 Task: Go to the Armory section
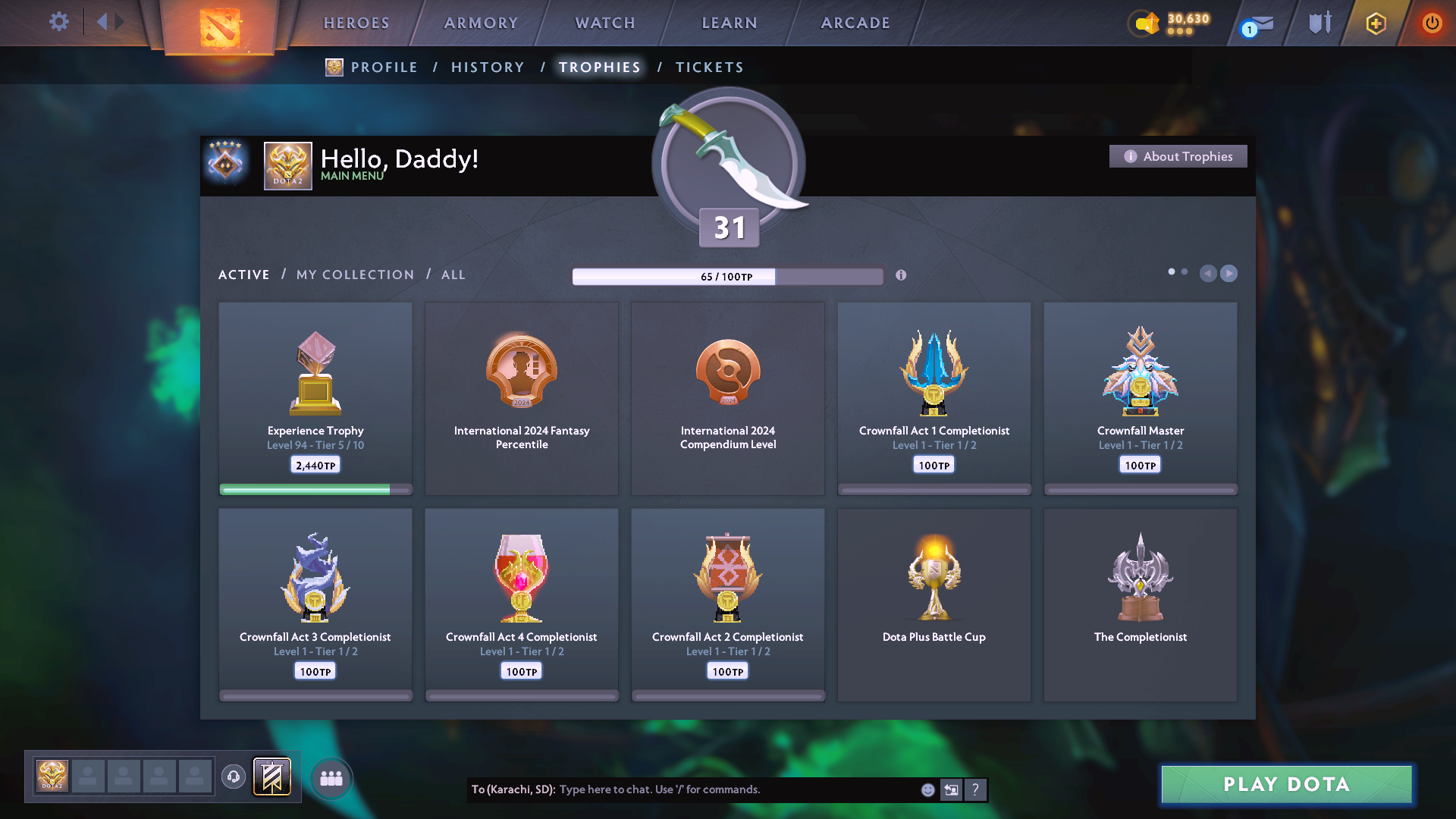[481, 23]
